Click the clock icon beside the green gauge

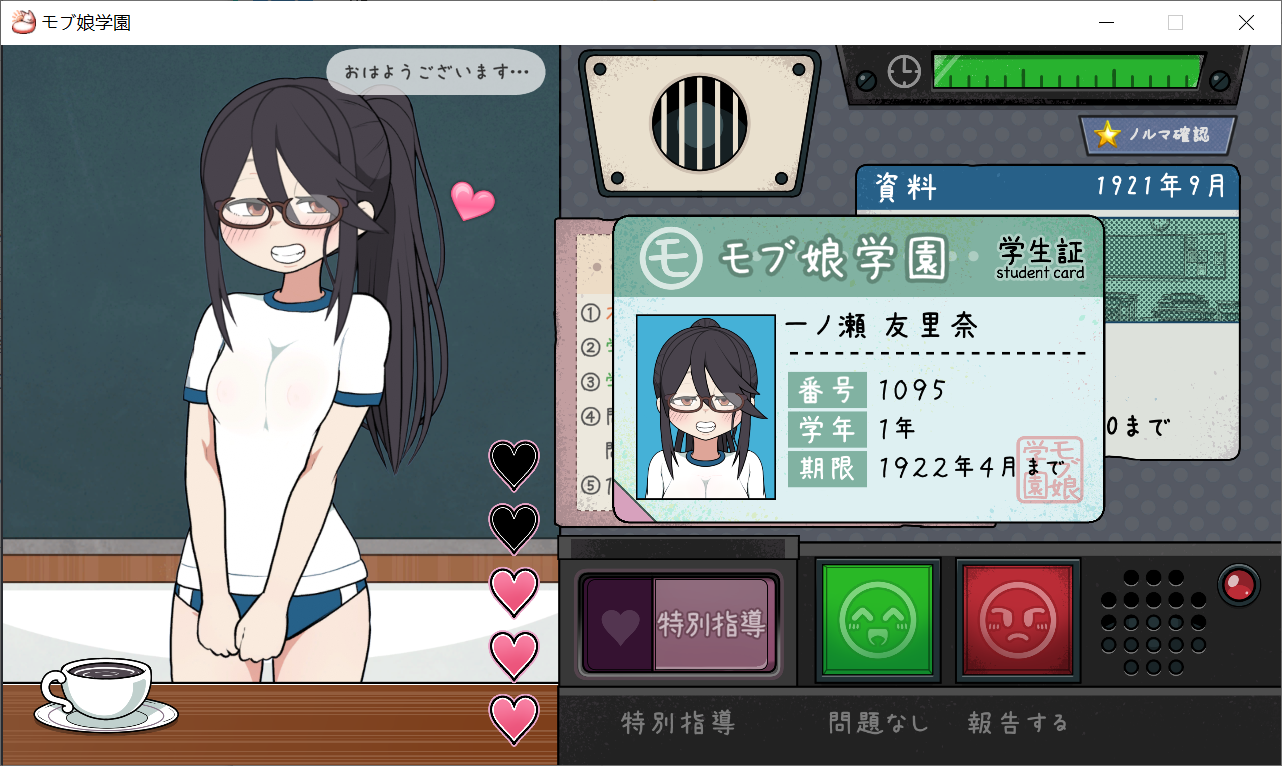click(903, 72)
